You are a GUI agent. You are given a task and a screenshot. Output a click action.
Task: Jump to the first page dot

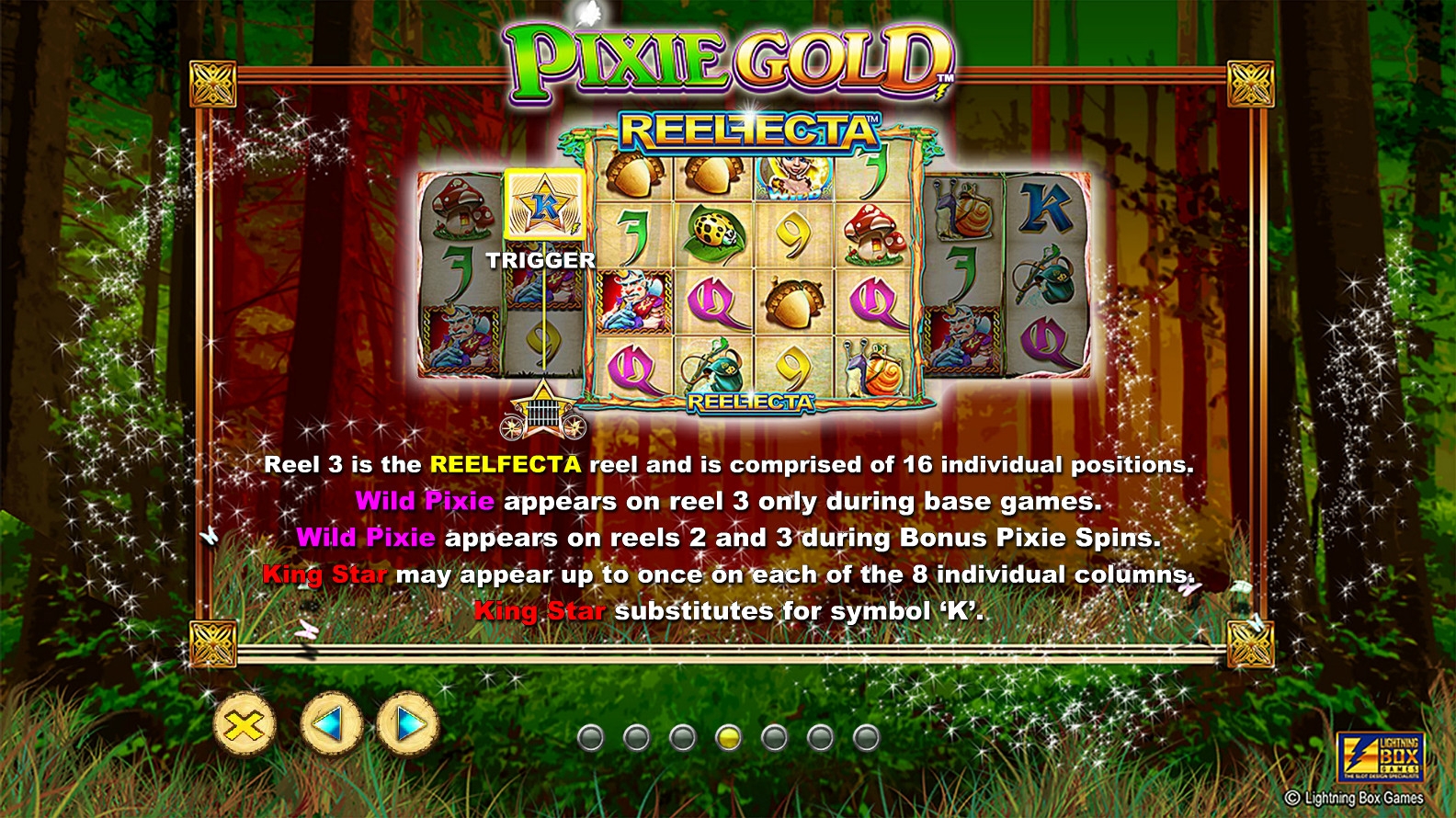point(590,737)
